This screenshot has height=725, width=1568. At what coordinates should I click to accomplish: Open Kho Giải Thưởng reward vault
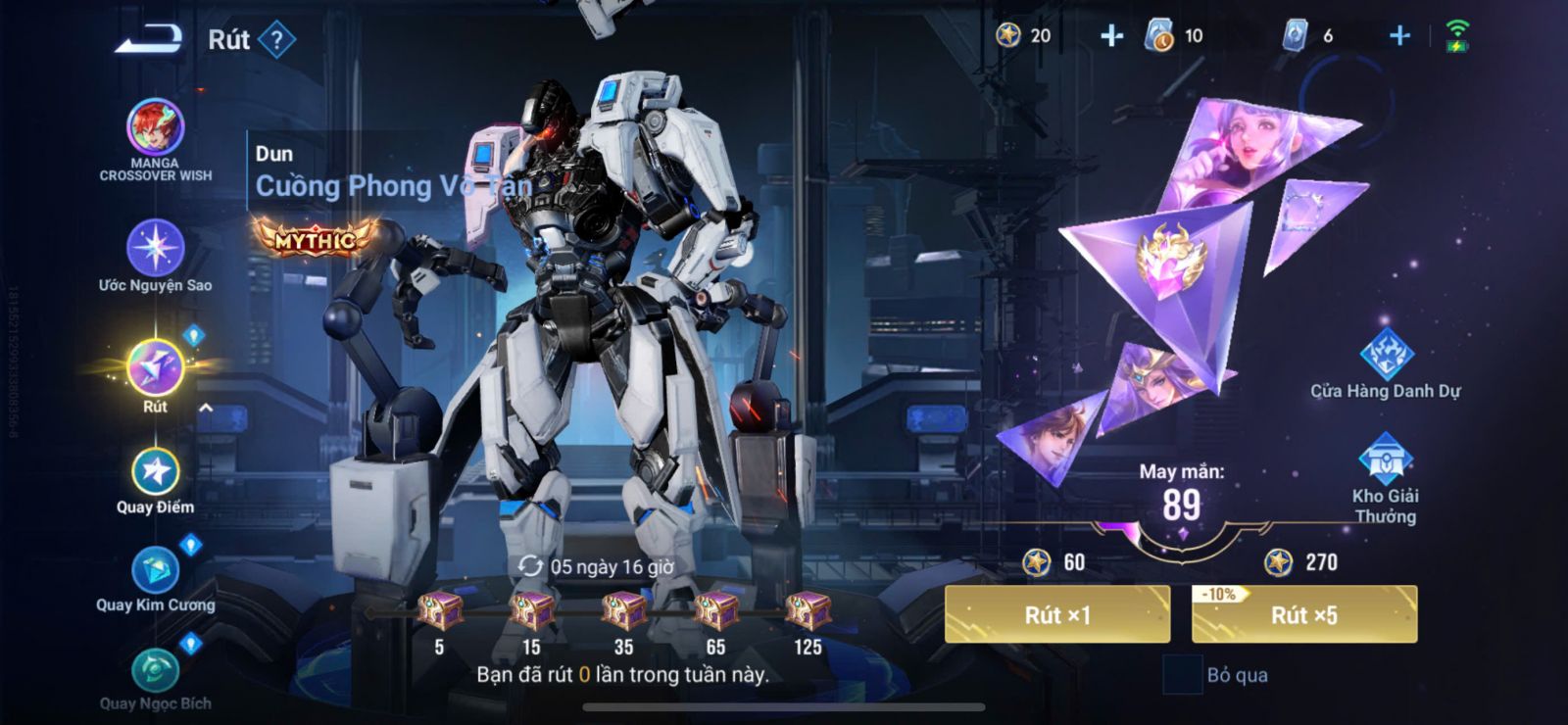pos(1385,460)
